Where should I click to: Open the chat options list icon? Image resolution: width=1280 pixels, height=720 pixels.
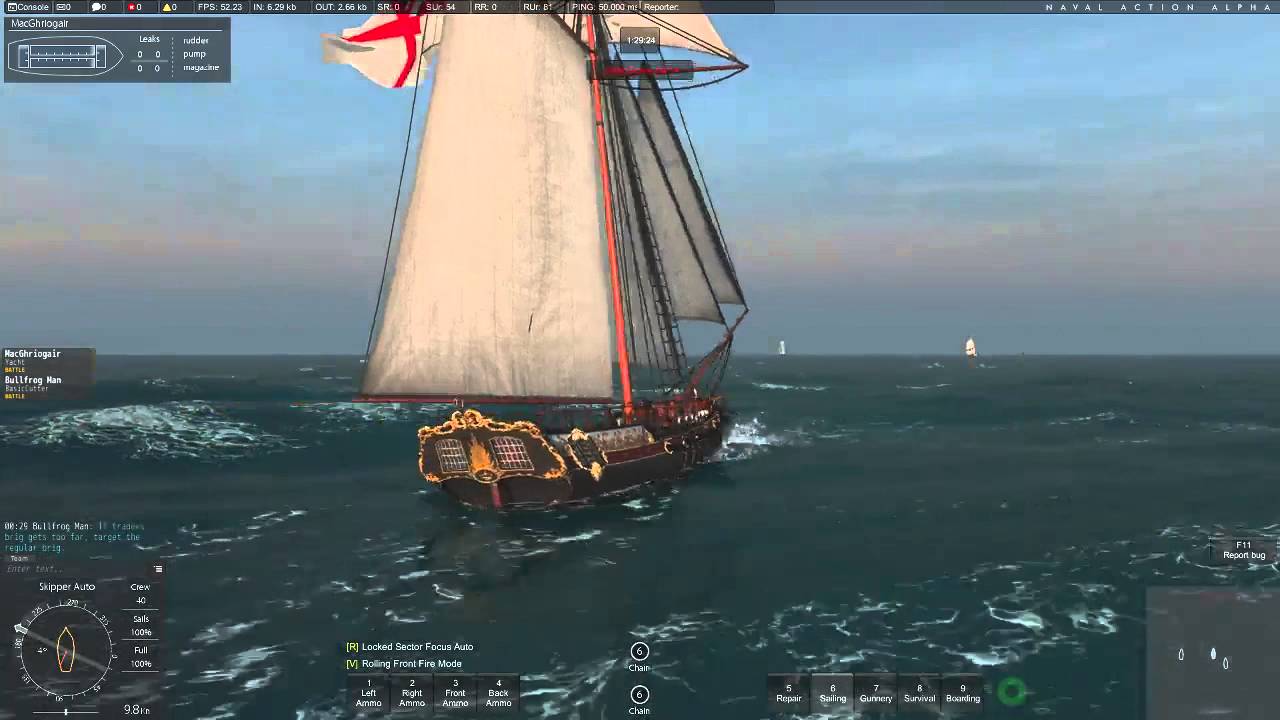tap(158, 569)
